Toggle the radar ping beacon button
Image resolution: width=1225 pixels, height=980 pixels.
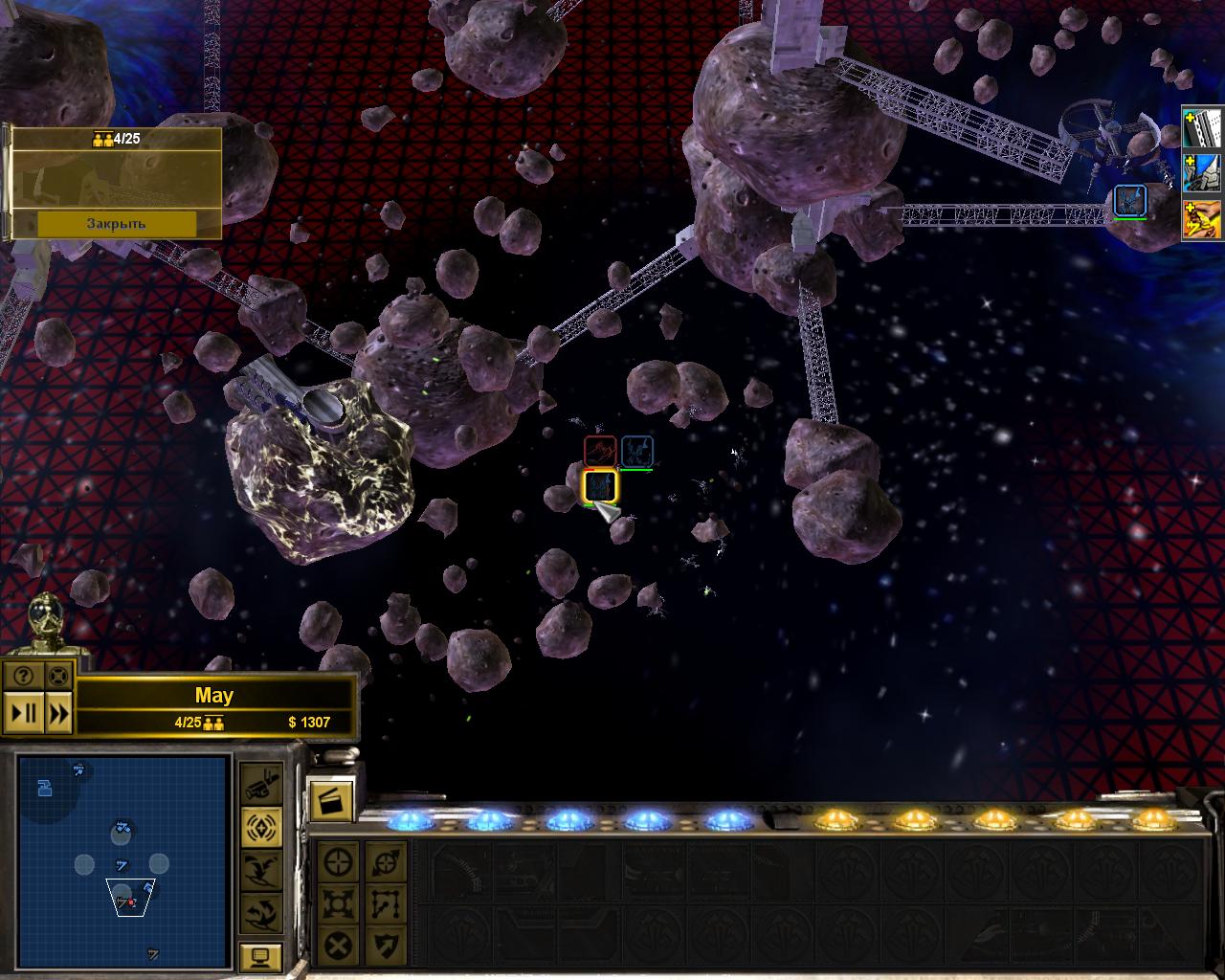[260, 827]
